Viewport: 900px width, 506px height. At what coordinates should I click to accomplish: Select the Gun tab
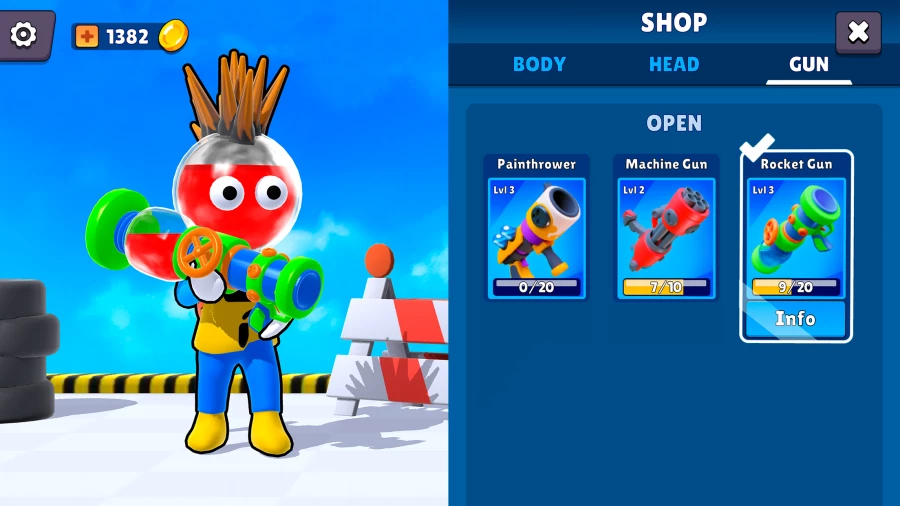click(x=809, y=64)
